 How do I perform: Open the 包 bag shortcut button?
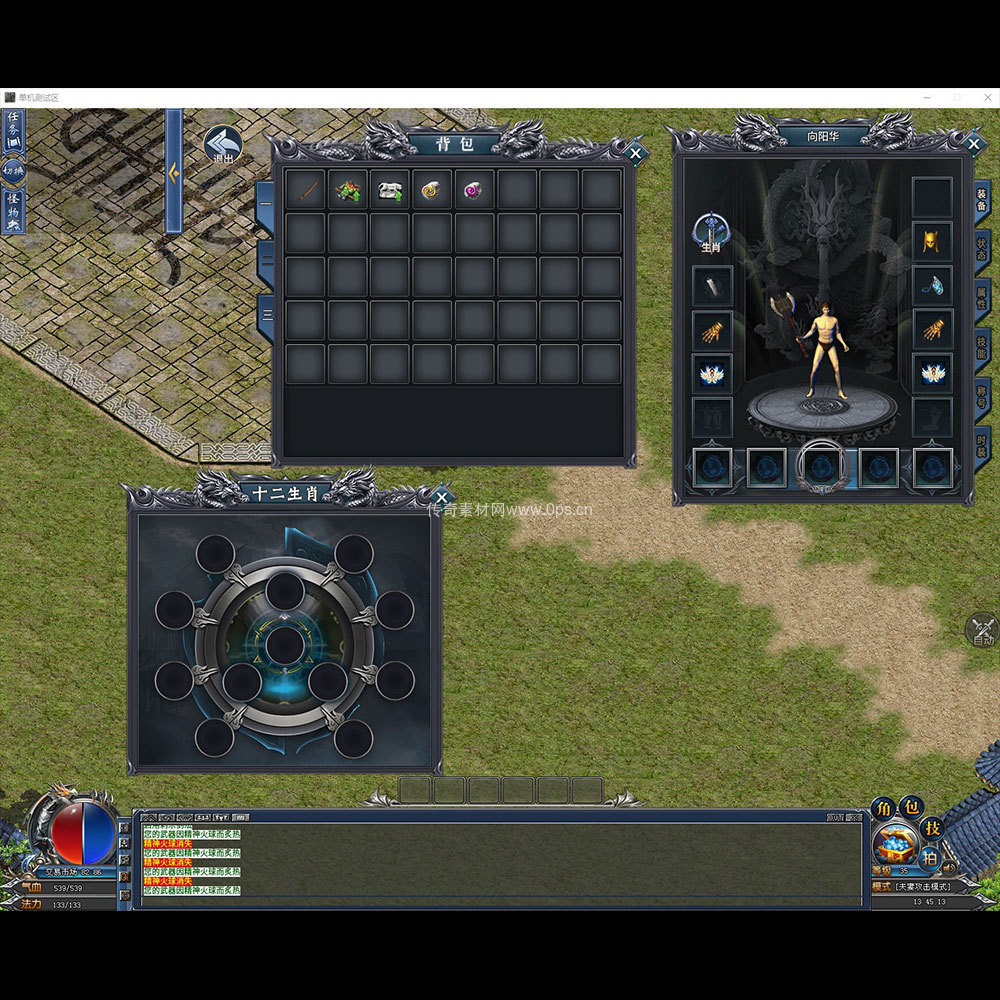click(x=911, y=808)
